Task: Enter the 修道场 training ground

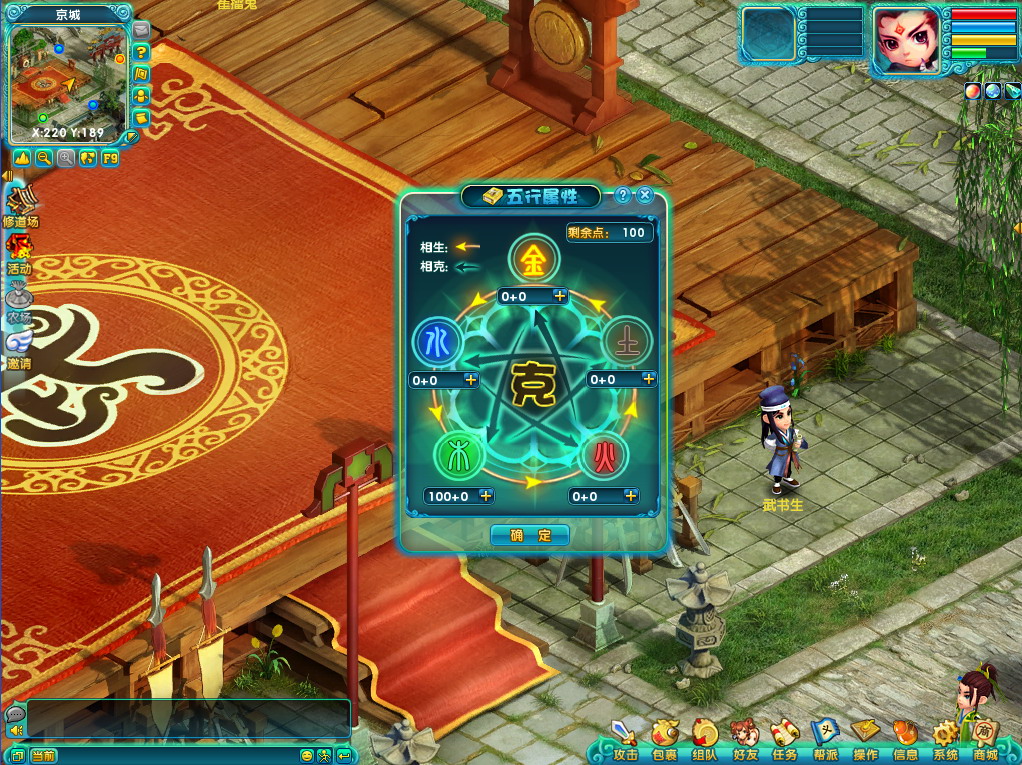Action: pos(20,203)
